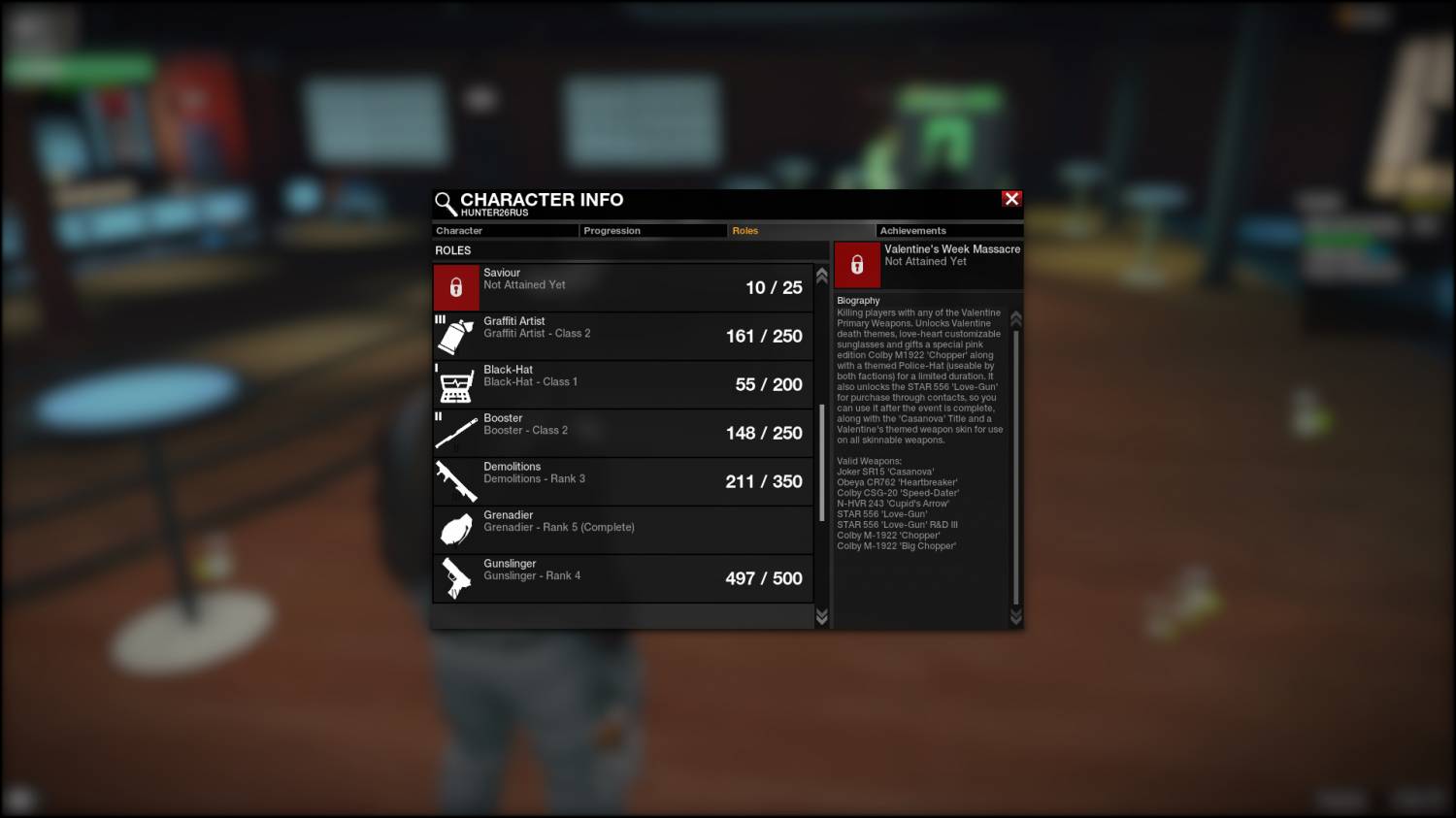Click the roles list scroll-up arrow
Image resolution: width=1456 pixels, height=818 pixels.
coord(822,276)
